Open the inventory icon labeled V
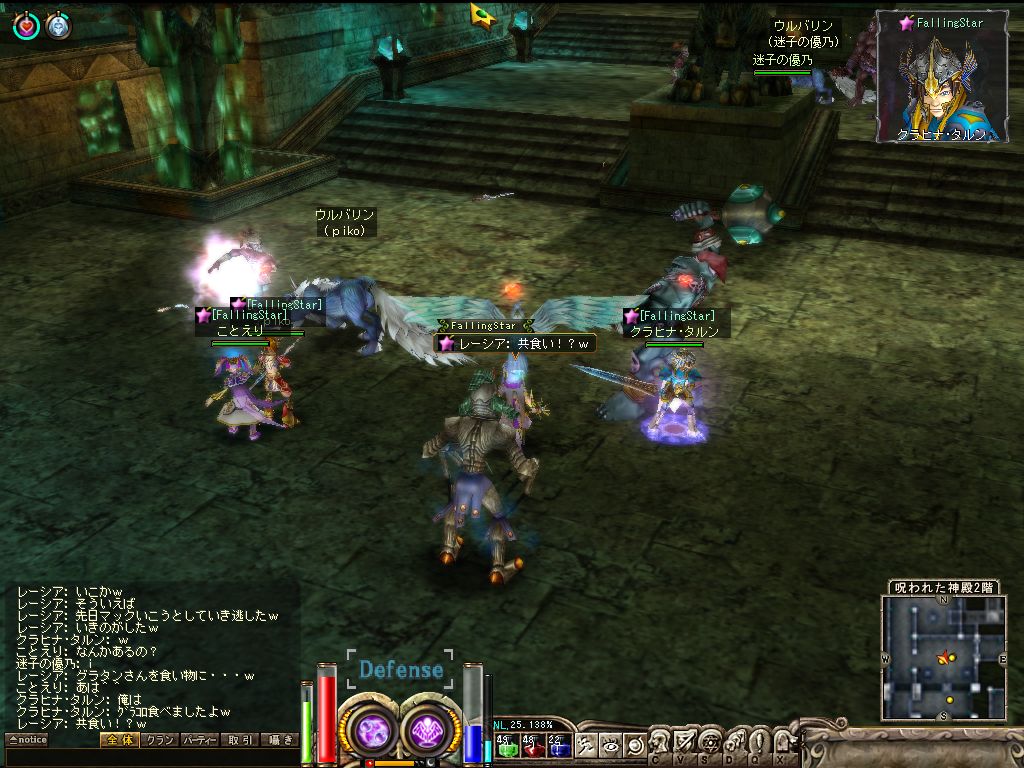 click(x=684, y=743)
